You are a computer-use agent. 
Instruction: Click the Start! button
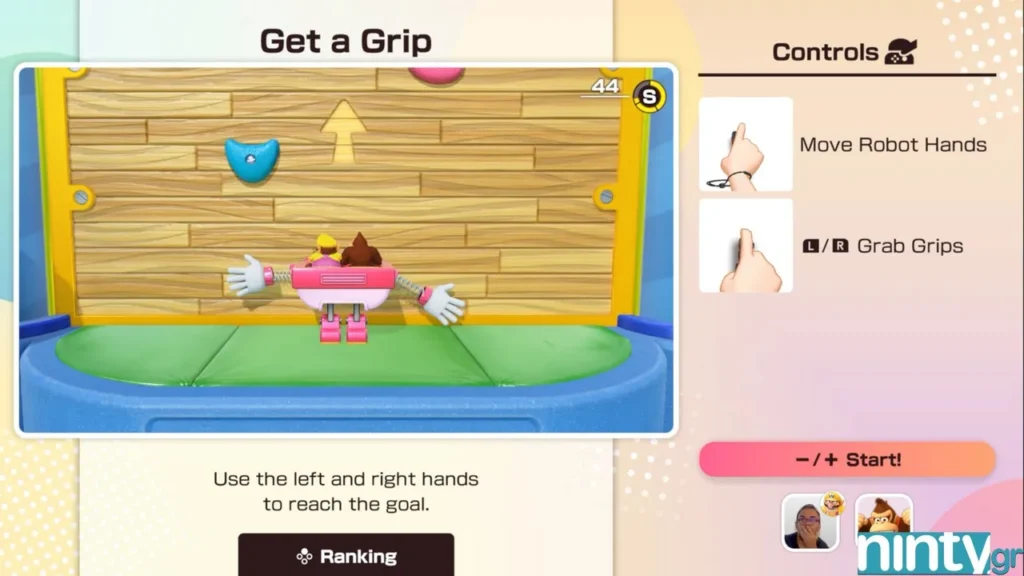(847, 460)
